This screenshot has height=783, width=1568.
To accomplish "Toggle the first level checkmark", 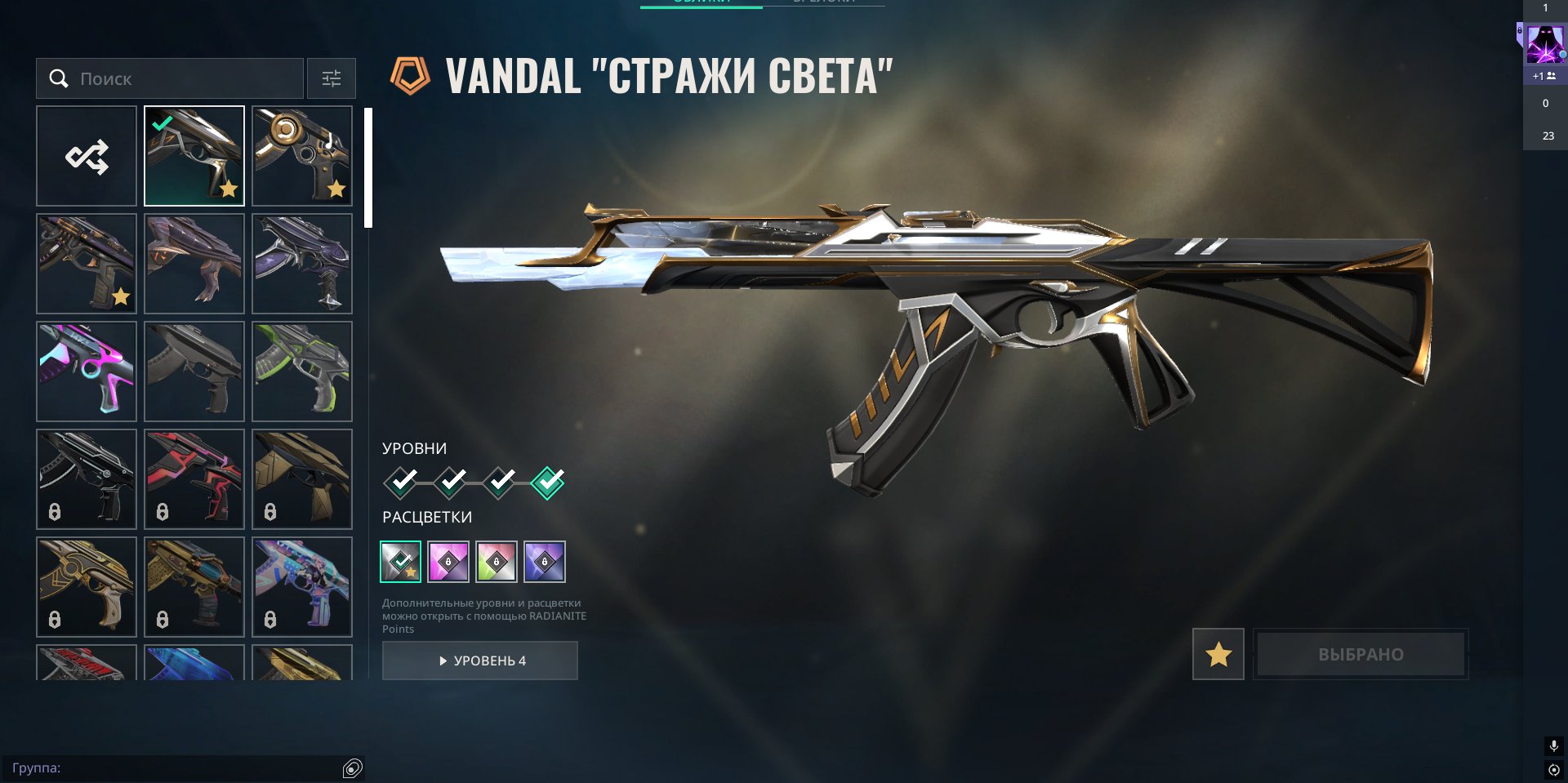I will pos(400,482).
